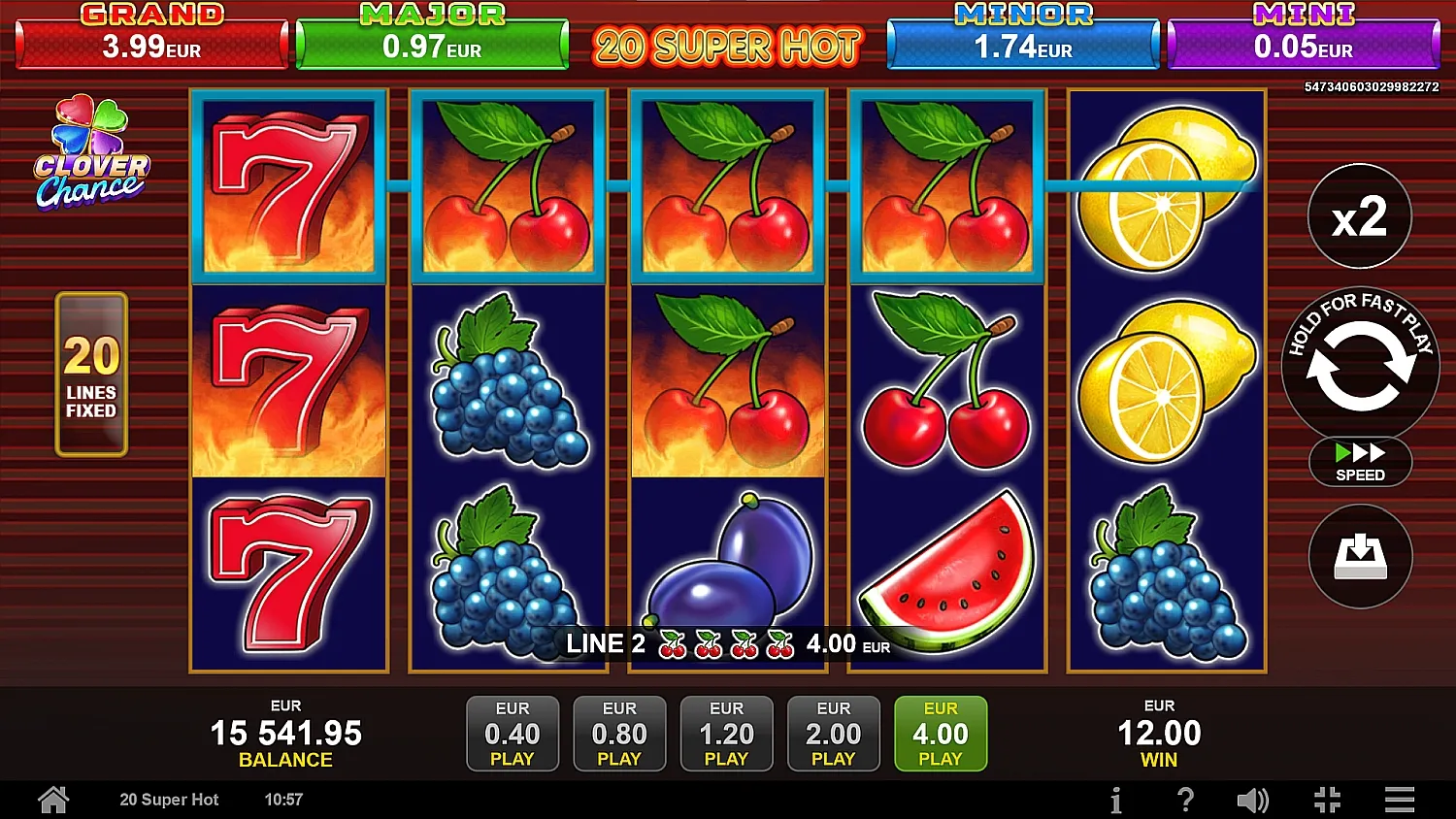Show the help question mark page
The height and width of the screenshot is (819, 1456).
1185,800
